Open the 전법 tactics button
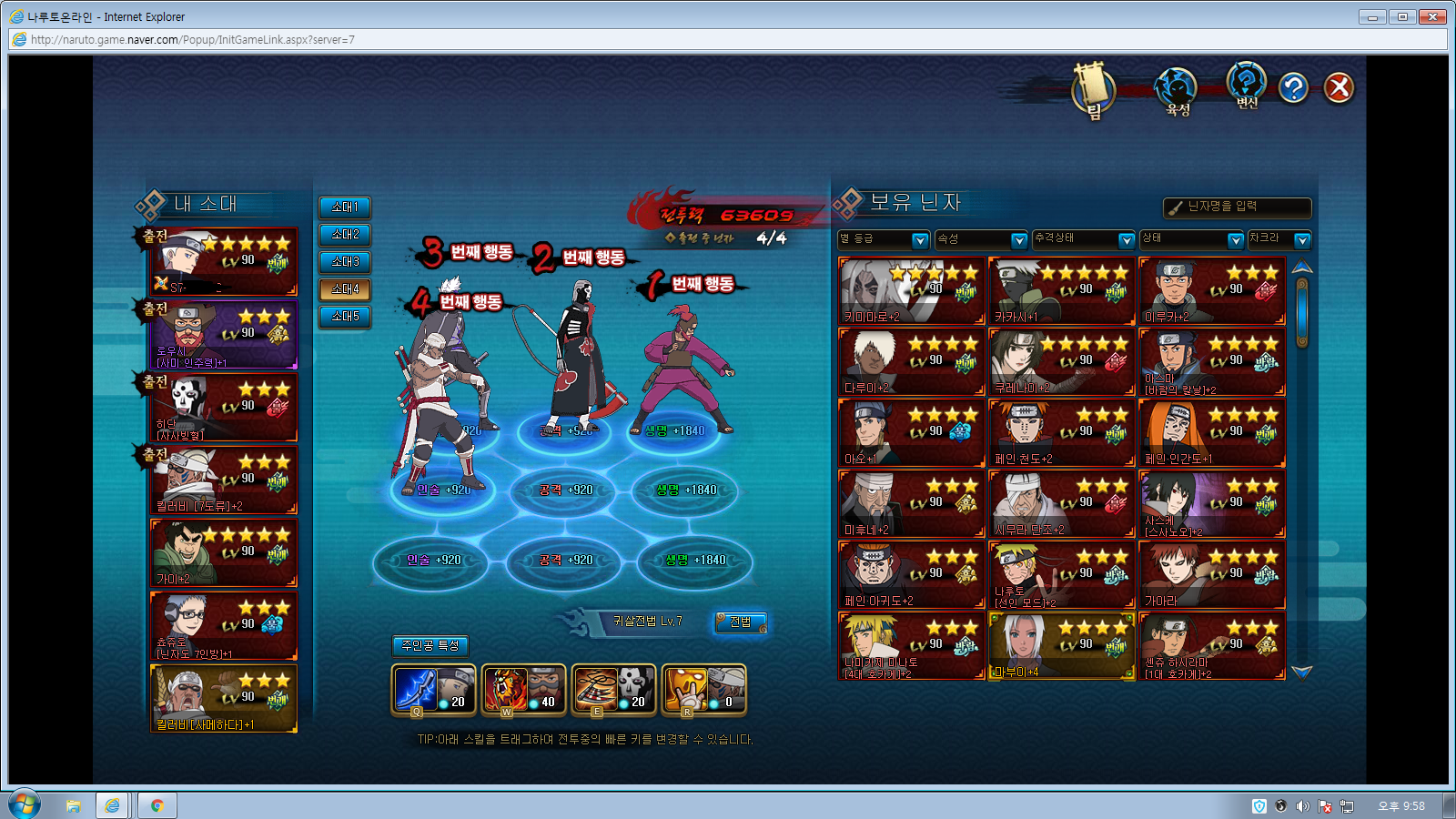Screen dimensions: 1456x819 (741, 622)
